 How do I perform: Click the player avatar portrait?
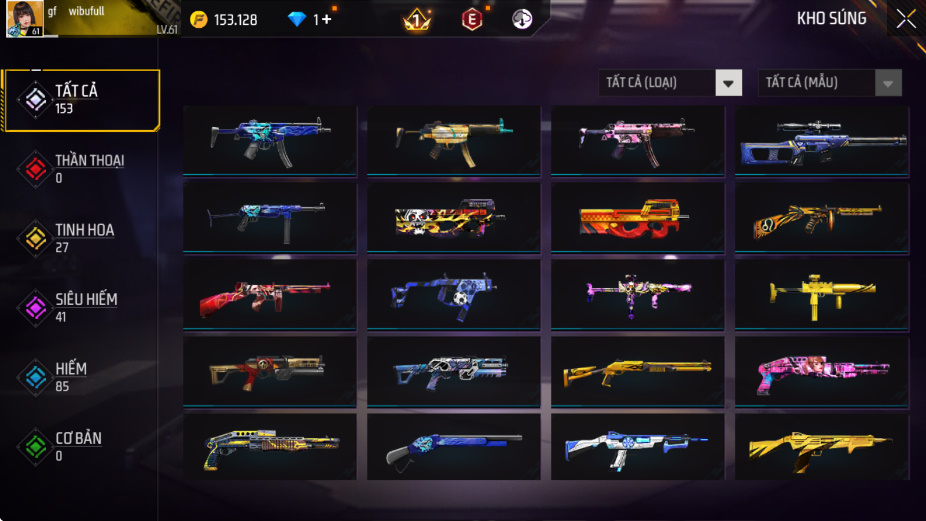[24, 20]
